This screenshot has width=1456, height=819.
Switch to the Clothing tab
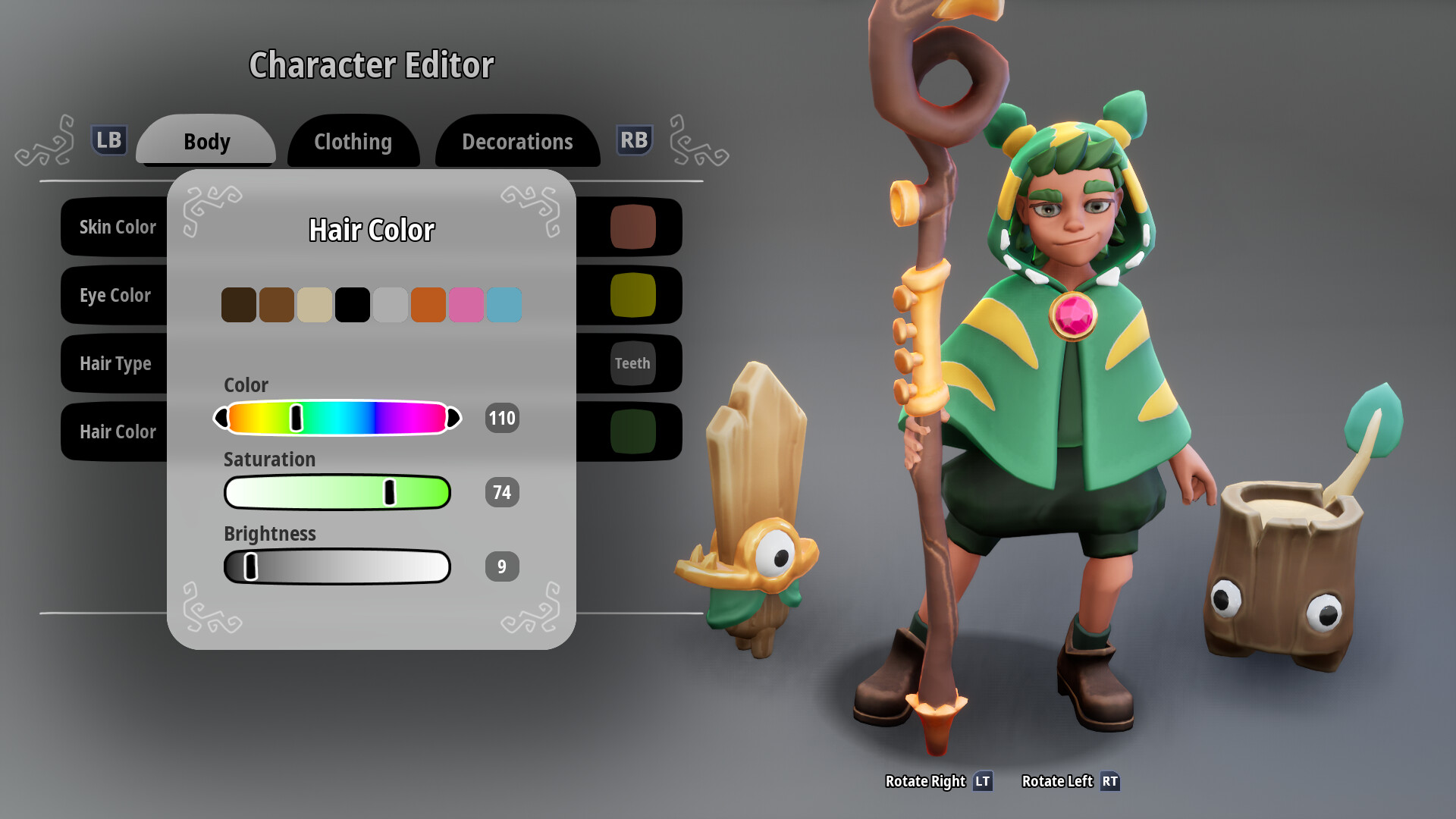353,141
